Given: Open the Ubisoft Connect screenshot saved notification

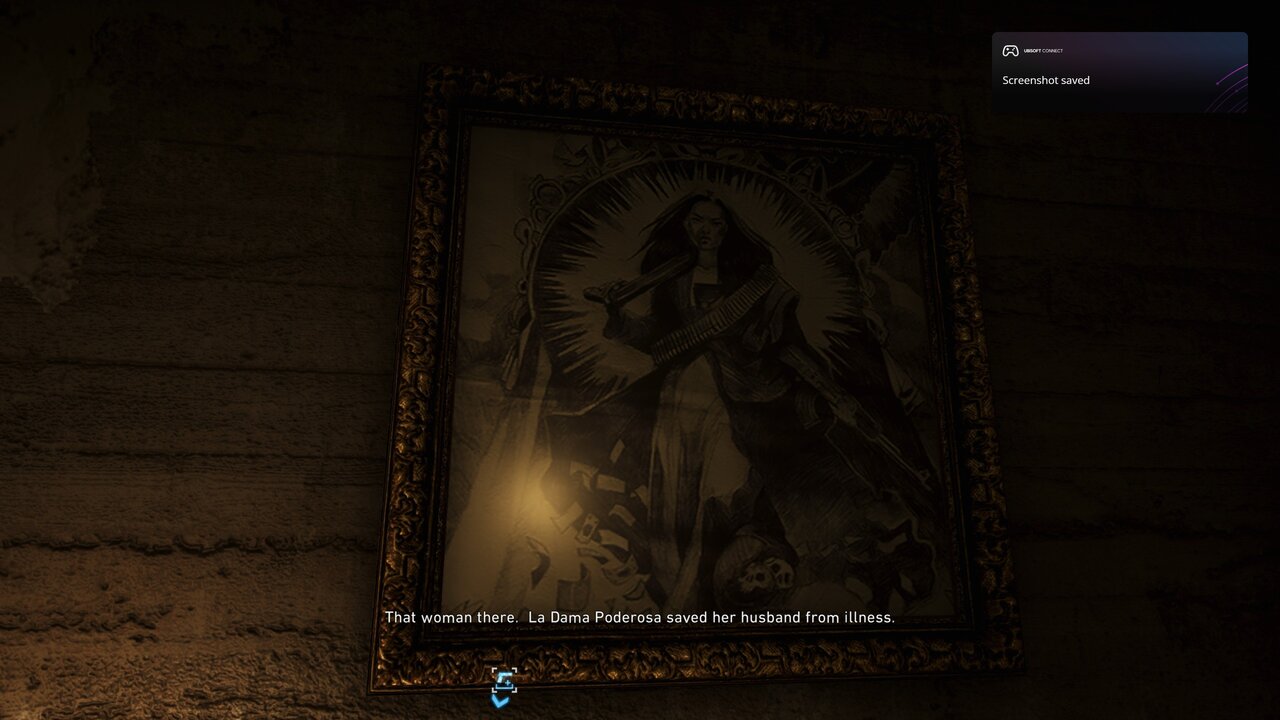Looking at the screenshot, I should 1118,72.
